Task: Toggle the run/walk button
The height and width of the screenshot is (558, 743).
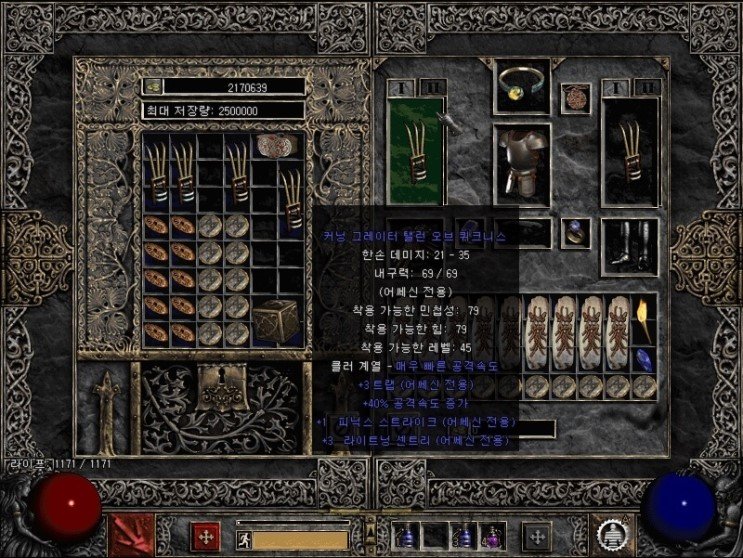Action: (243, 540)
